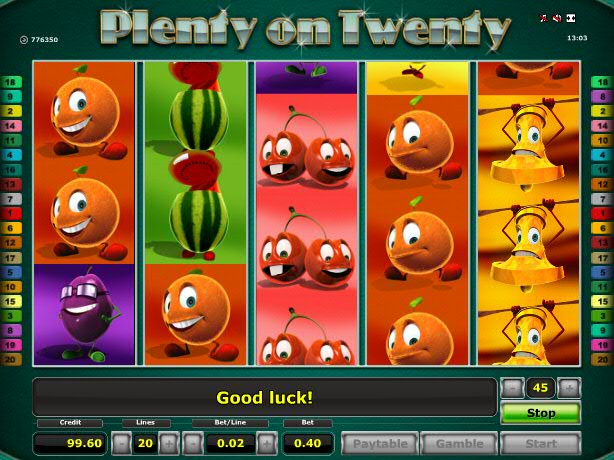614x460 pixels.
Task: Toggle the sound speaker icon
Action: coord(557,18)
